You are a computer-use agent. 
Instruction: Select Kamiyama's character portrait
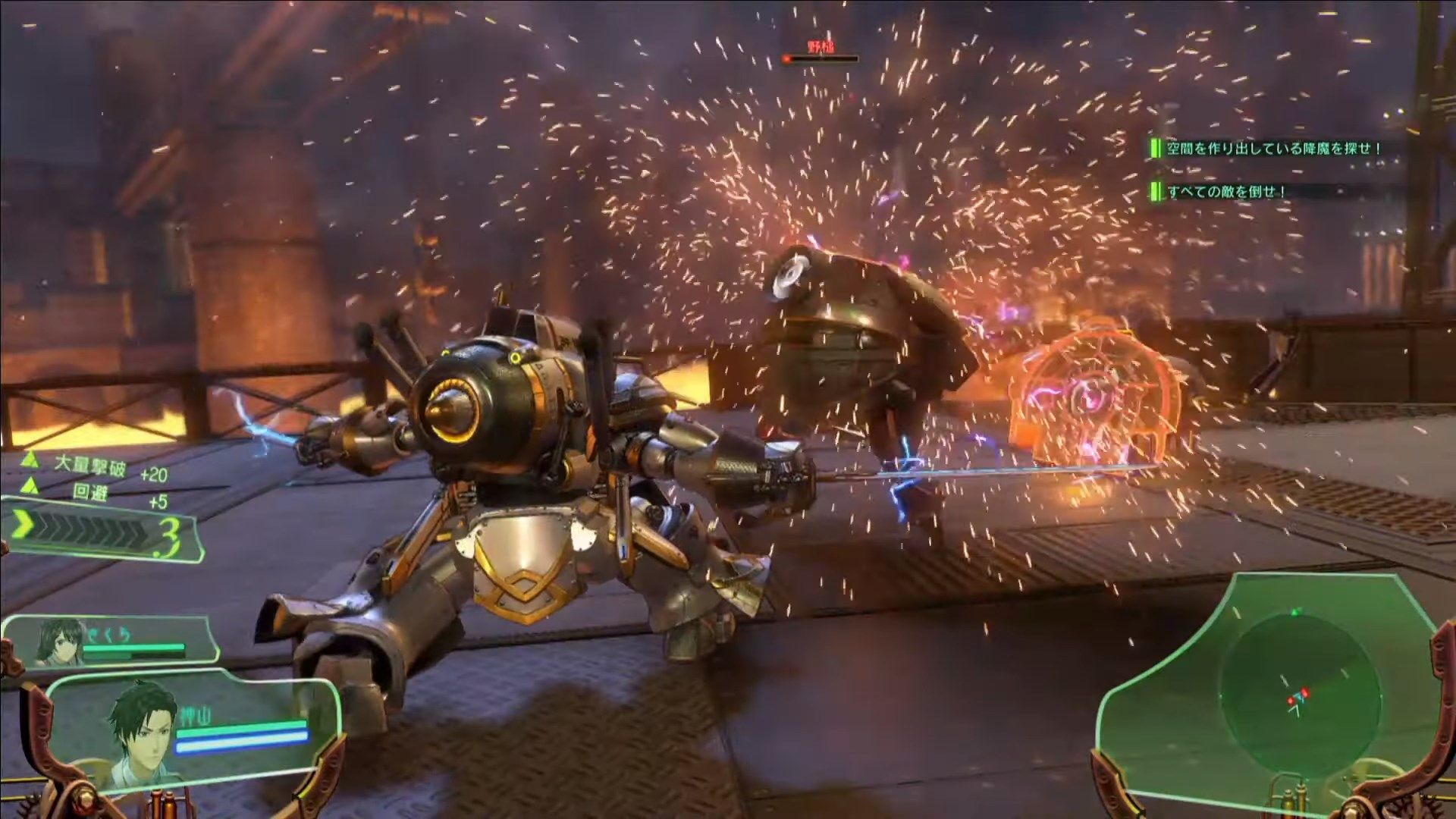tap(142, 734)
